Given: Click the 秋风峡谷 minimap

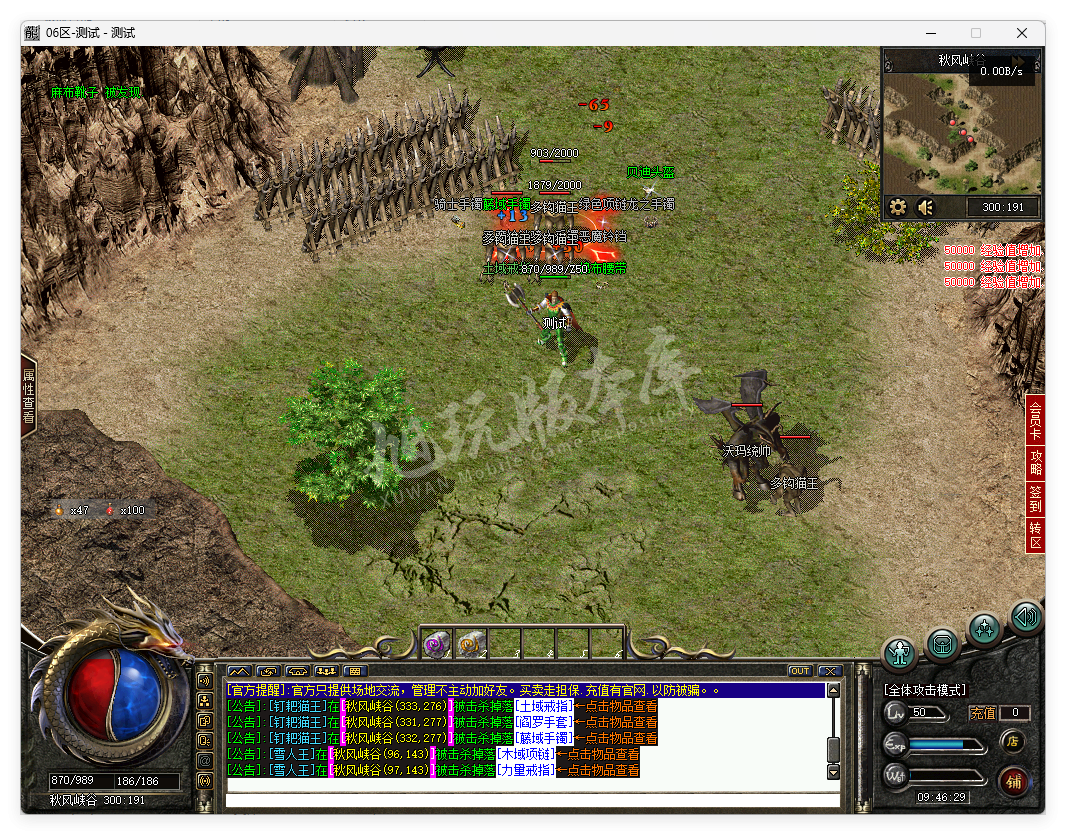Looking at the screenshot, I should click(x=962, y=130).
